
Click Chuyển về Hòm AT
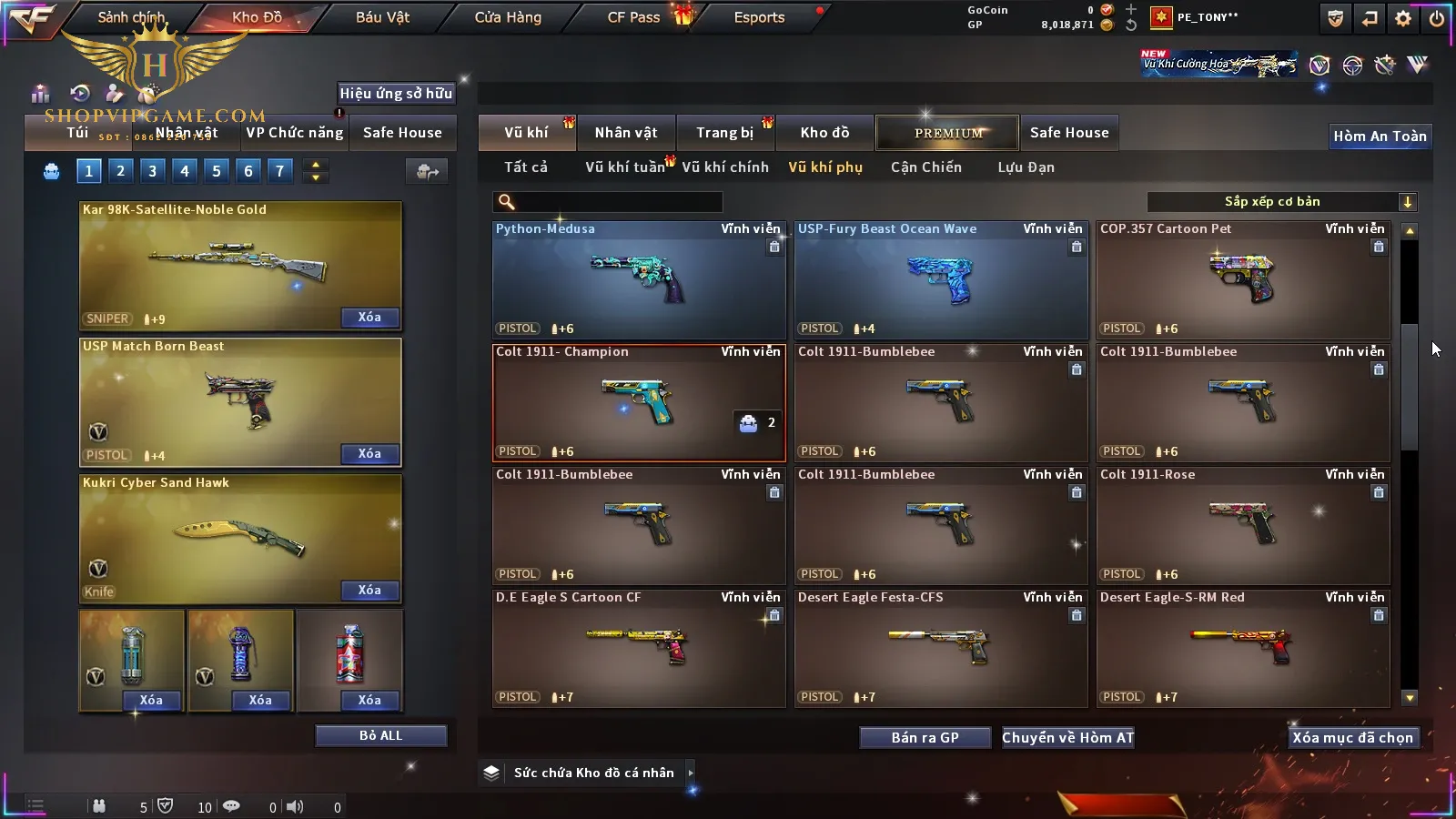pos(1067,737)
